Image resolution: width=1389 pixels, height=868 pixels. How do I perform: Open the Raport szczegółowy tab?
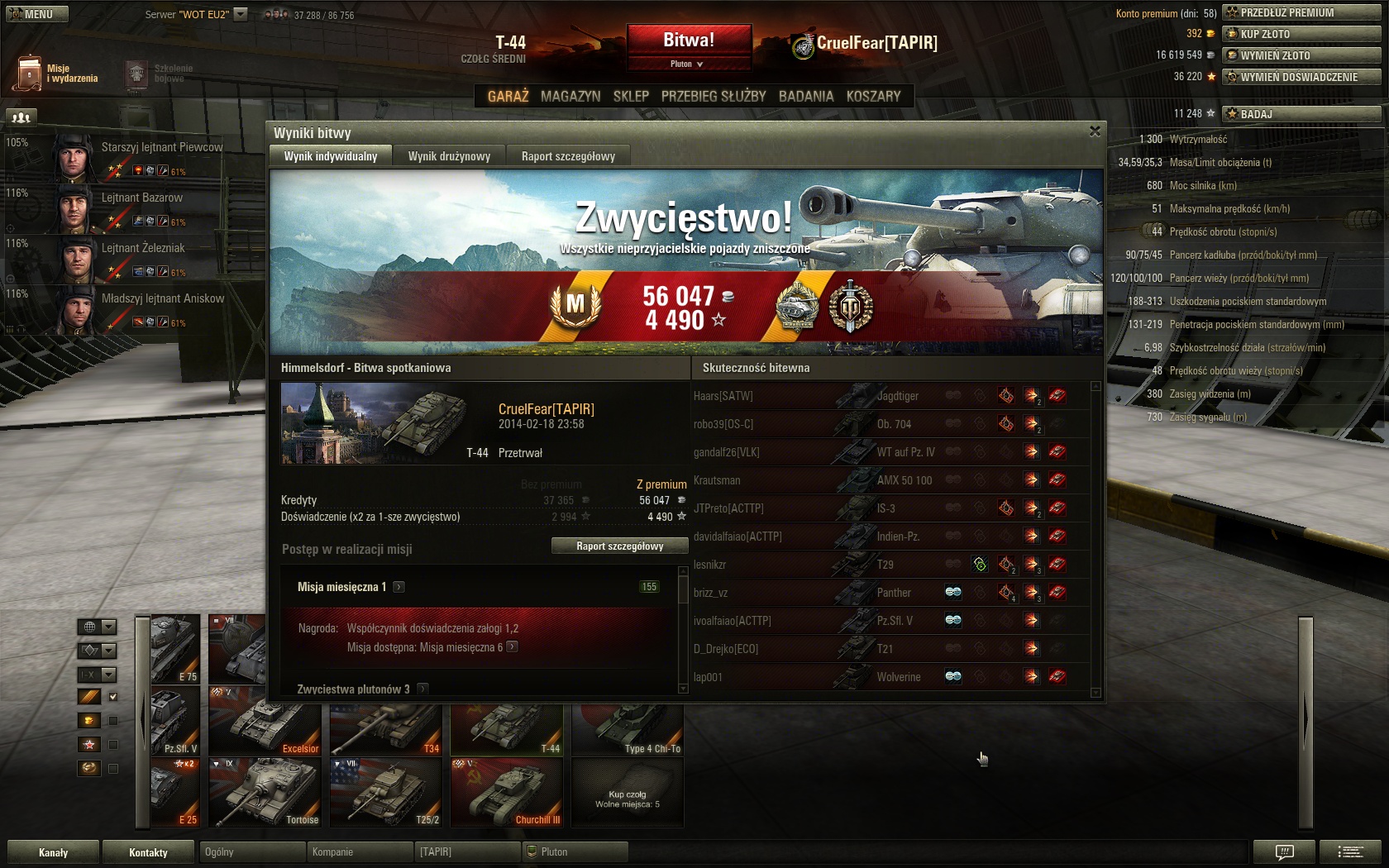click(x=568, y=156)
